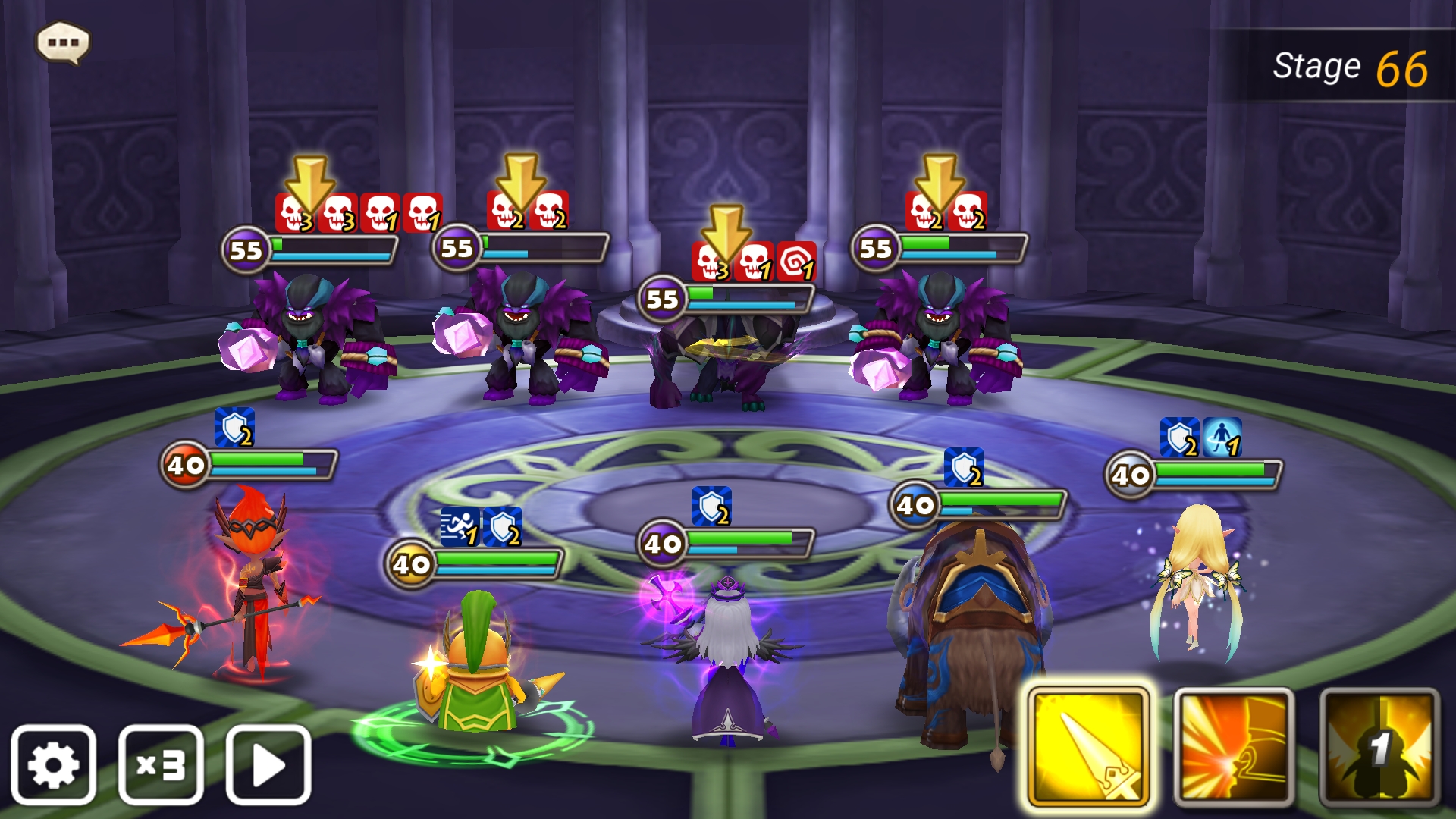Toggle the x3 battle speed
1456x819 pixels.
tap(161, 764)
